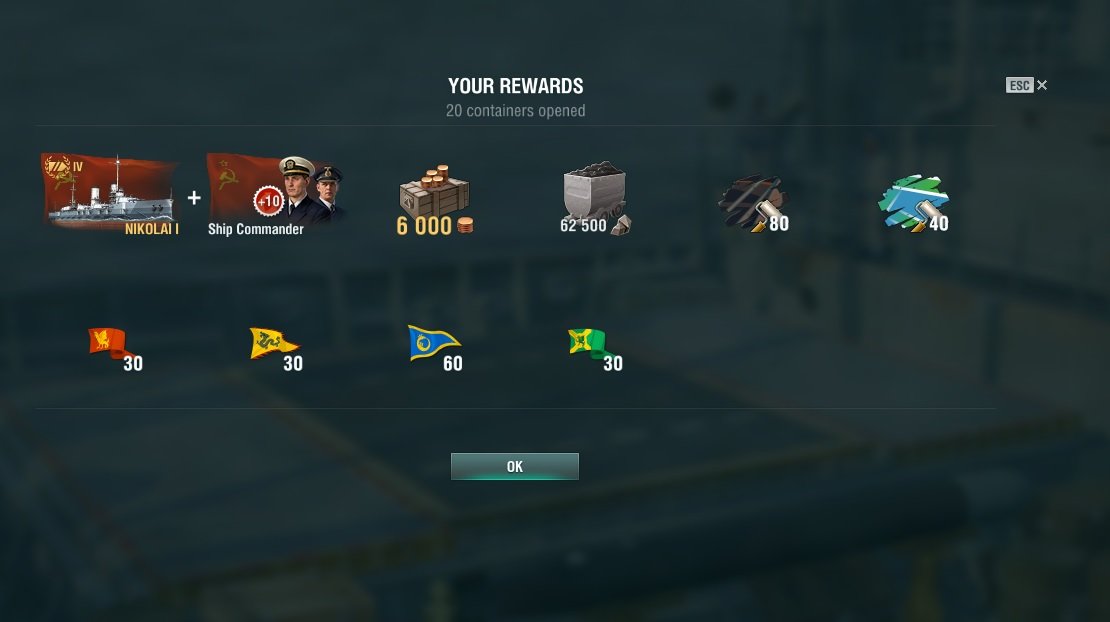Close the rewards window with the X
This screenshot has height=622, width=1110.
pyautogui.click(x=1042, y=85)
